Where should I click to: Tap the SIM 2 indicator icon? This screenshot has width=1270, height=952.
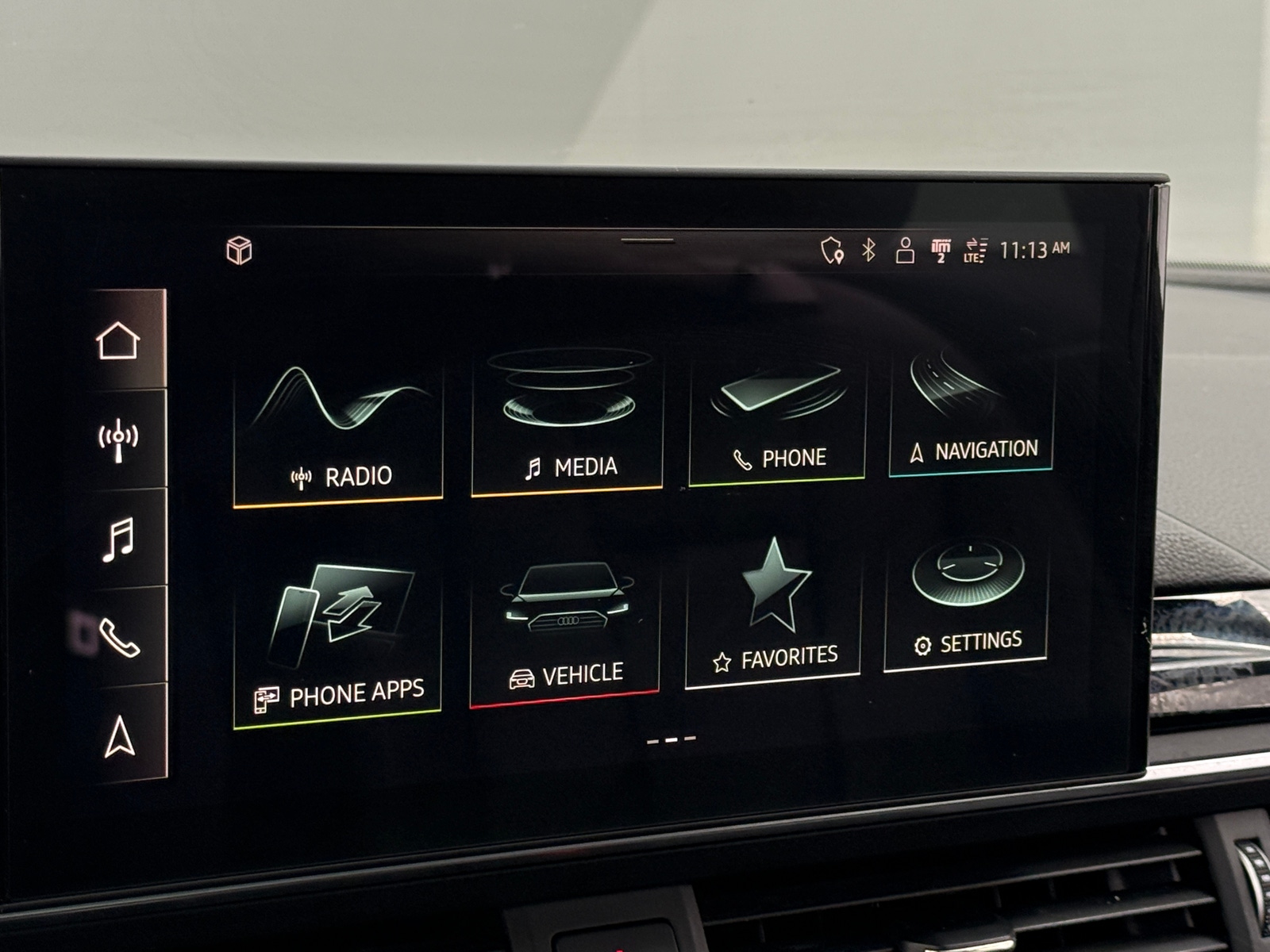tap(940, 250)
